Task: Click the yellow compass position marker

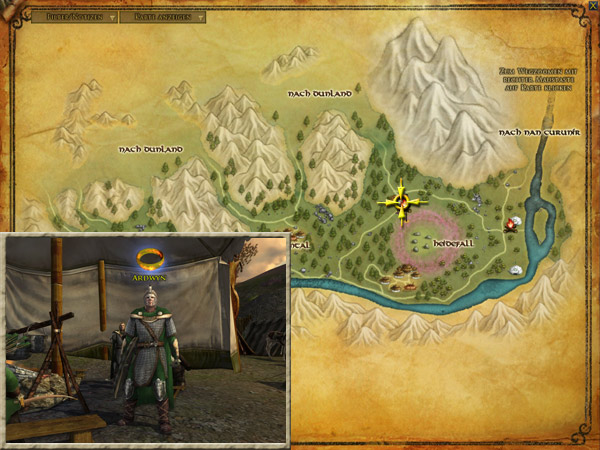Action: coord(402,203)
